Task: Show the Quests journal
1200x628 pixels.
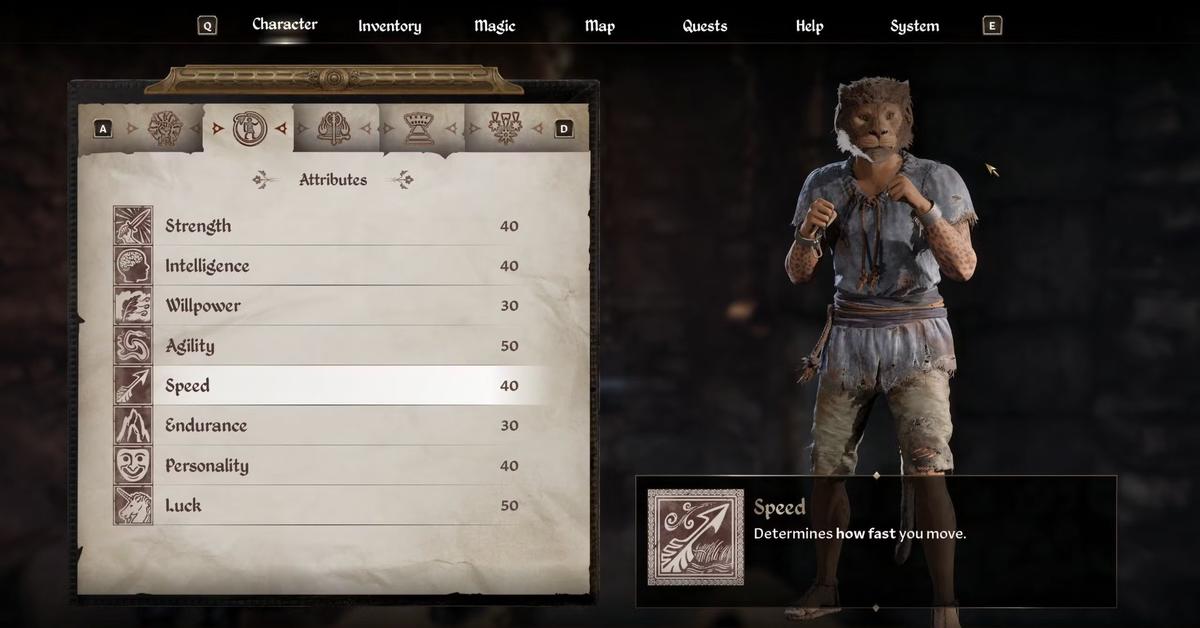Action: point(704,26)
